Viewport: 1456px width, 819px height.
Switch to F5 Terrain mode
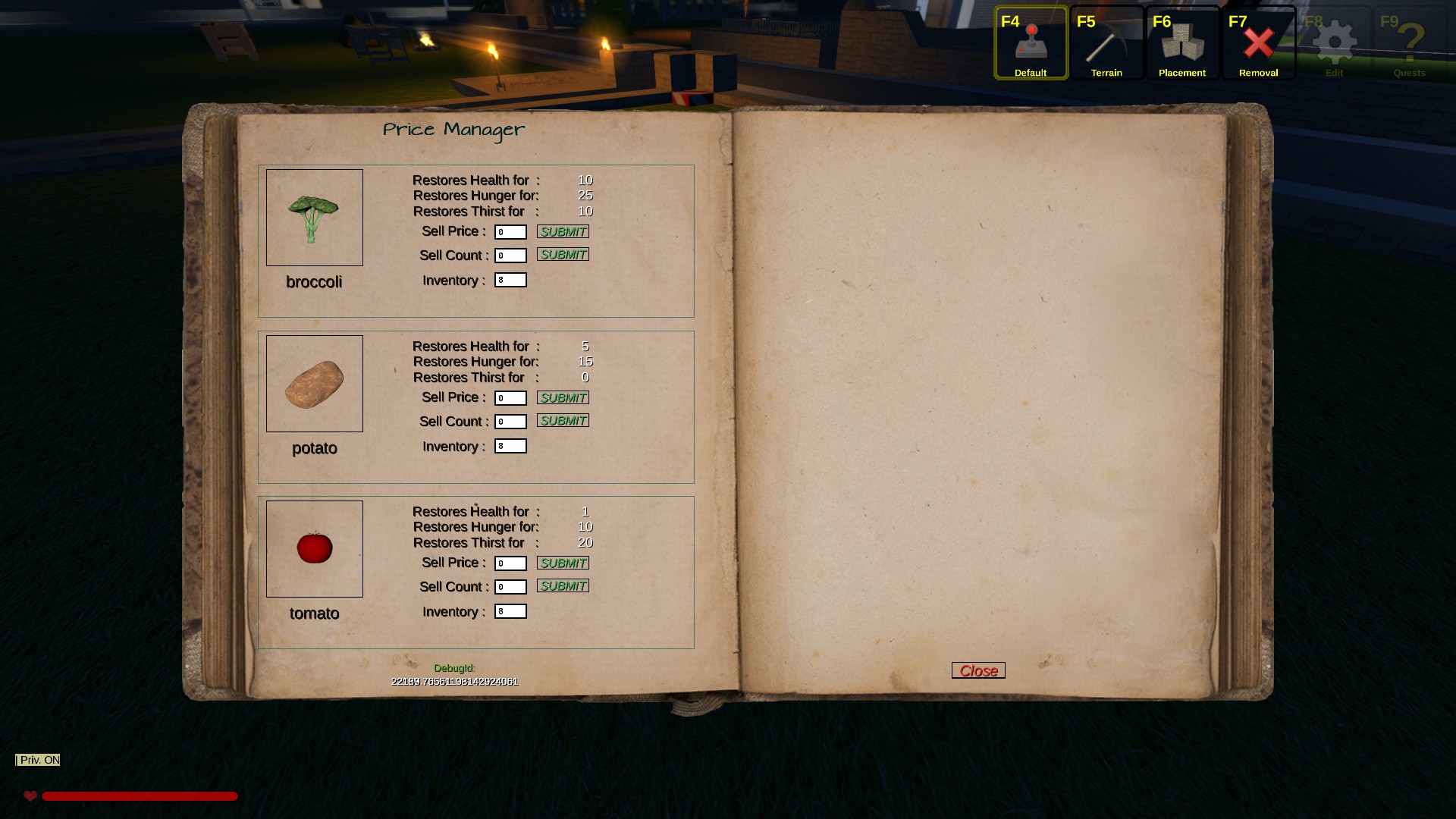point(1106,43)
